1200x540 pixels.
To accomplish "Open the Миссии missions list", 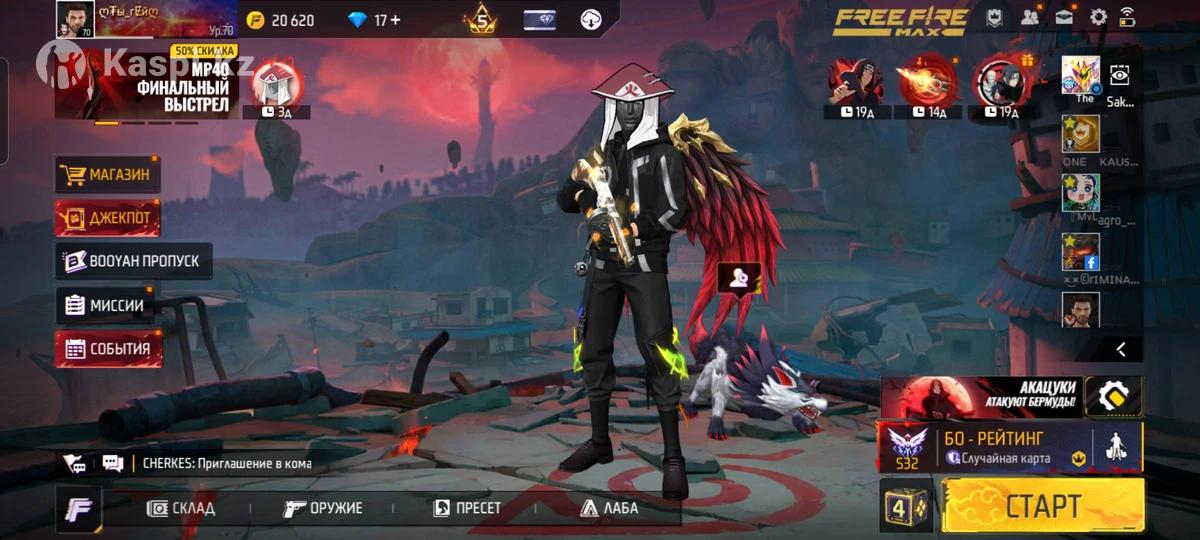I will [106, 305].
